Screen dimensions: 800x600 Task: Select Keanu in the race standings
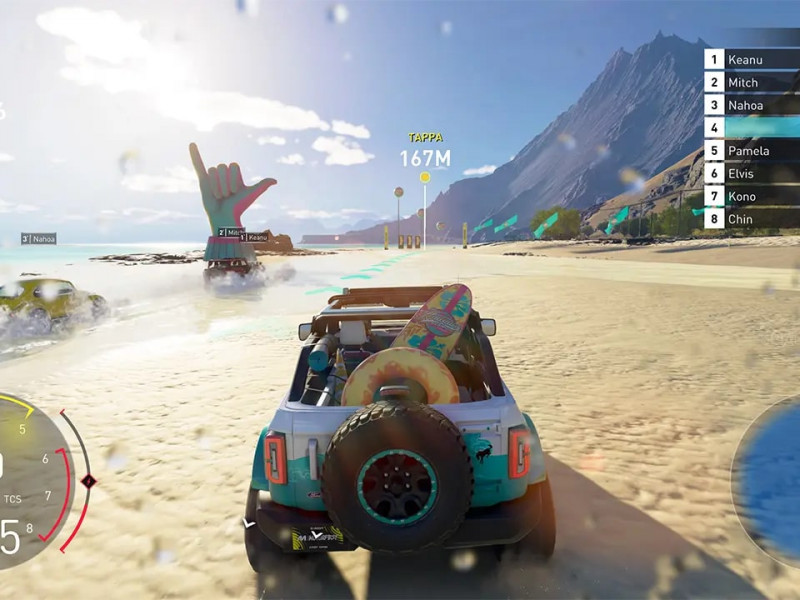tap(750, 60)
